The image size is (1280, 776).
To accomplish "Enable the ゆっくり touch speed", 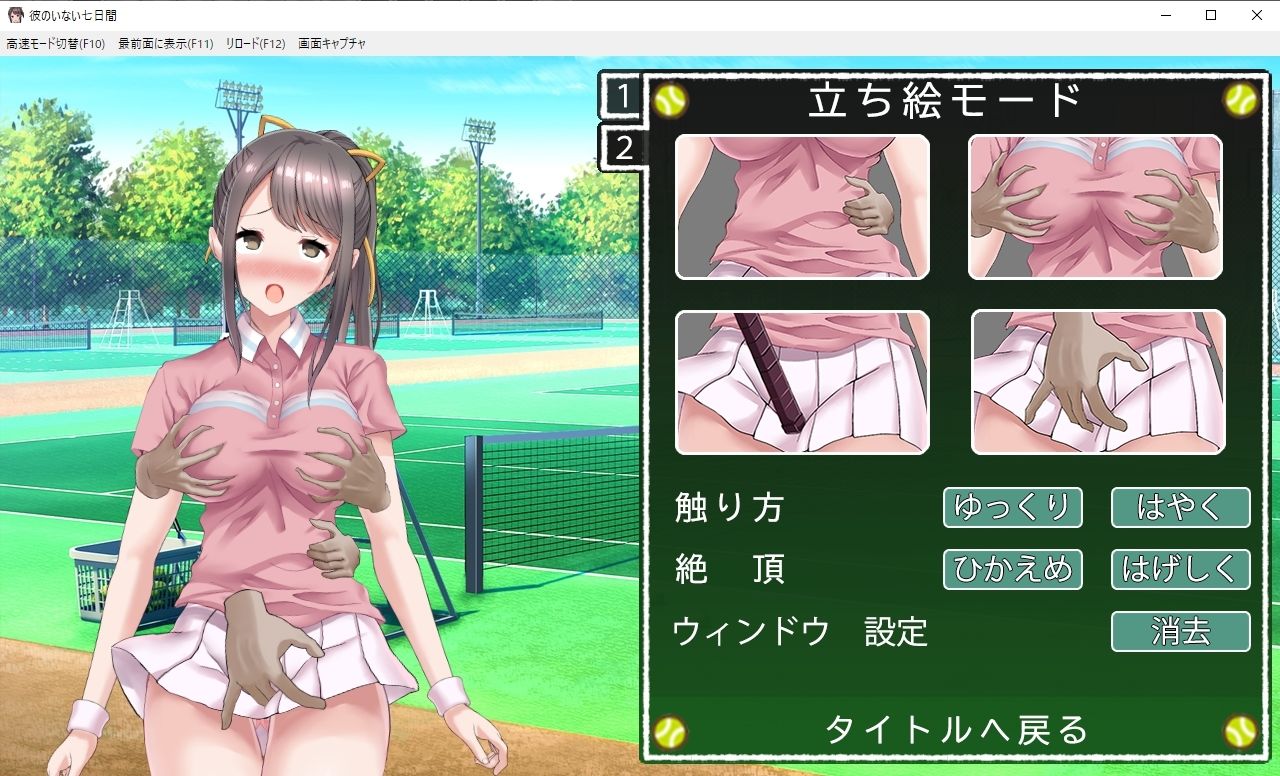I will click(x=1012, y=507).
